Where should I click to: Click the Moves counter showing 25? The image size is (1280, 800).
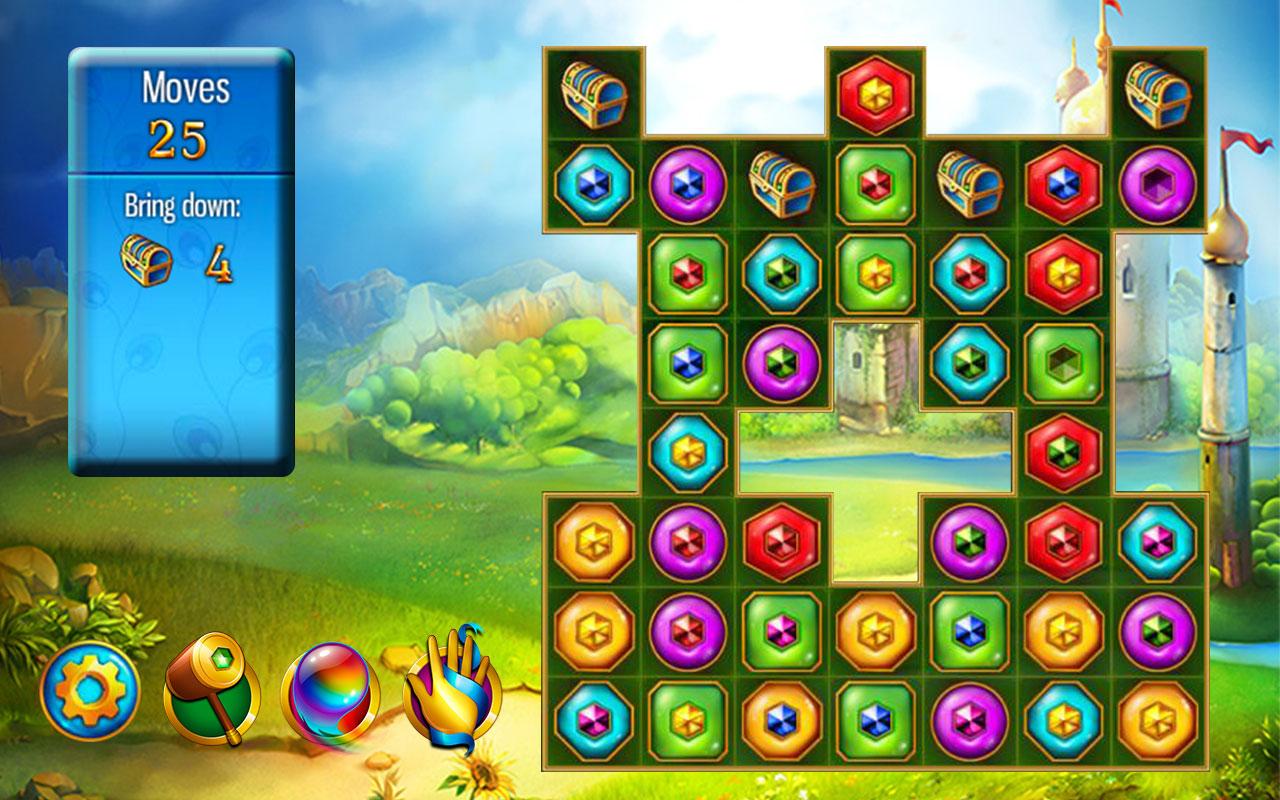[180, 140]
